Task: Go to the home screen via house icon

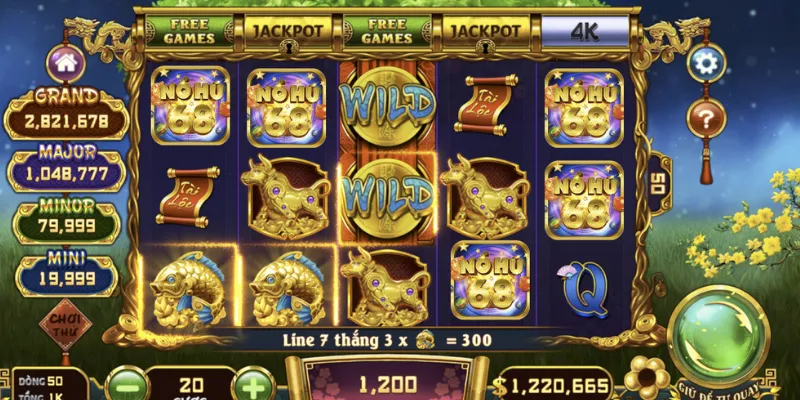Action: click(x=66, y=63)
